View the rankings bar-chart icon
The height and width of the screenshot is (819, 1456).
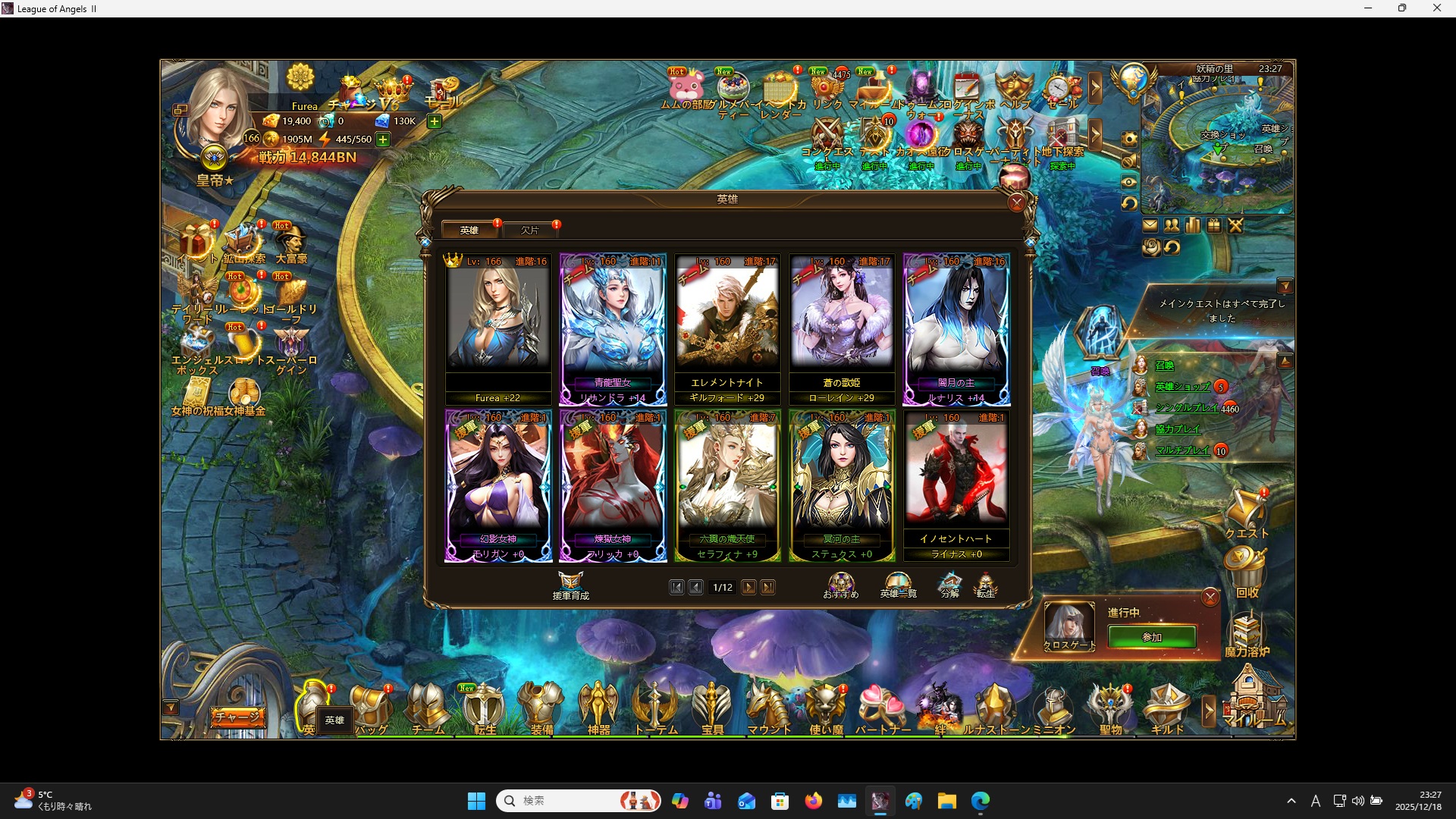click(1193, 225)
